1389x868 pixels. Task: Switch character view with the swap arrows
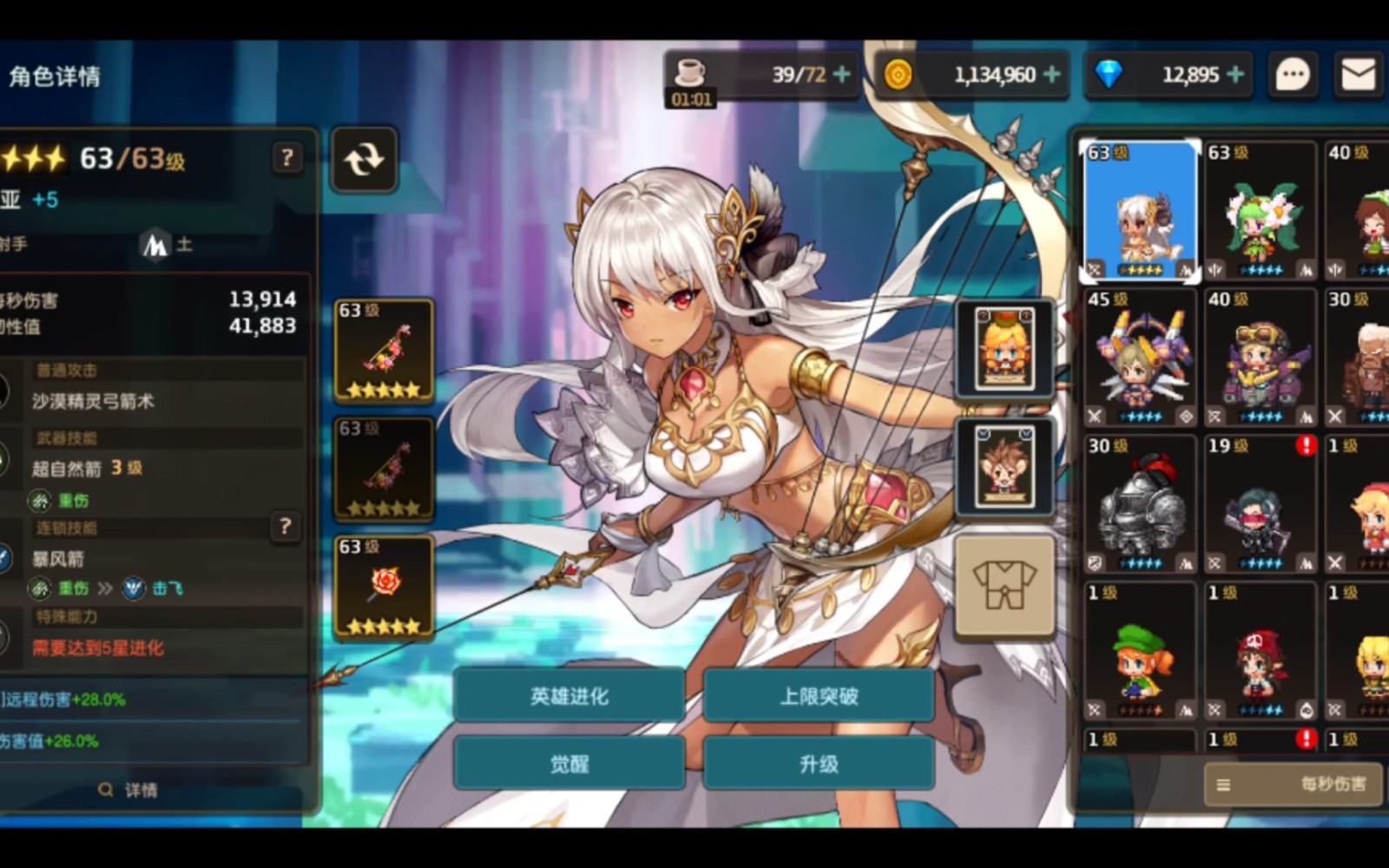[364, 160]
